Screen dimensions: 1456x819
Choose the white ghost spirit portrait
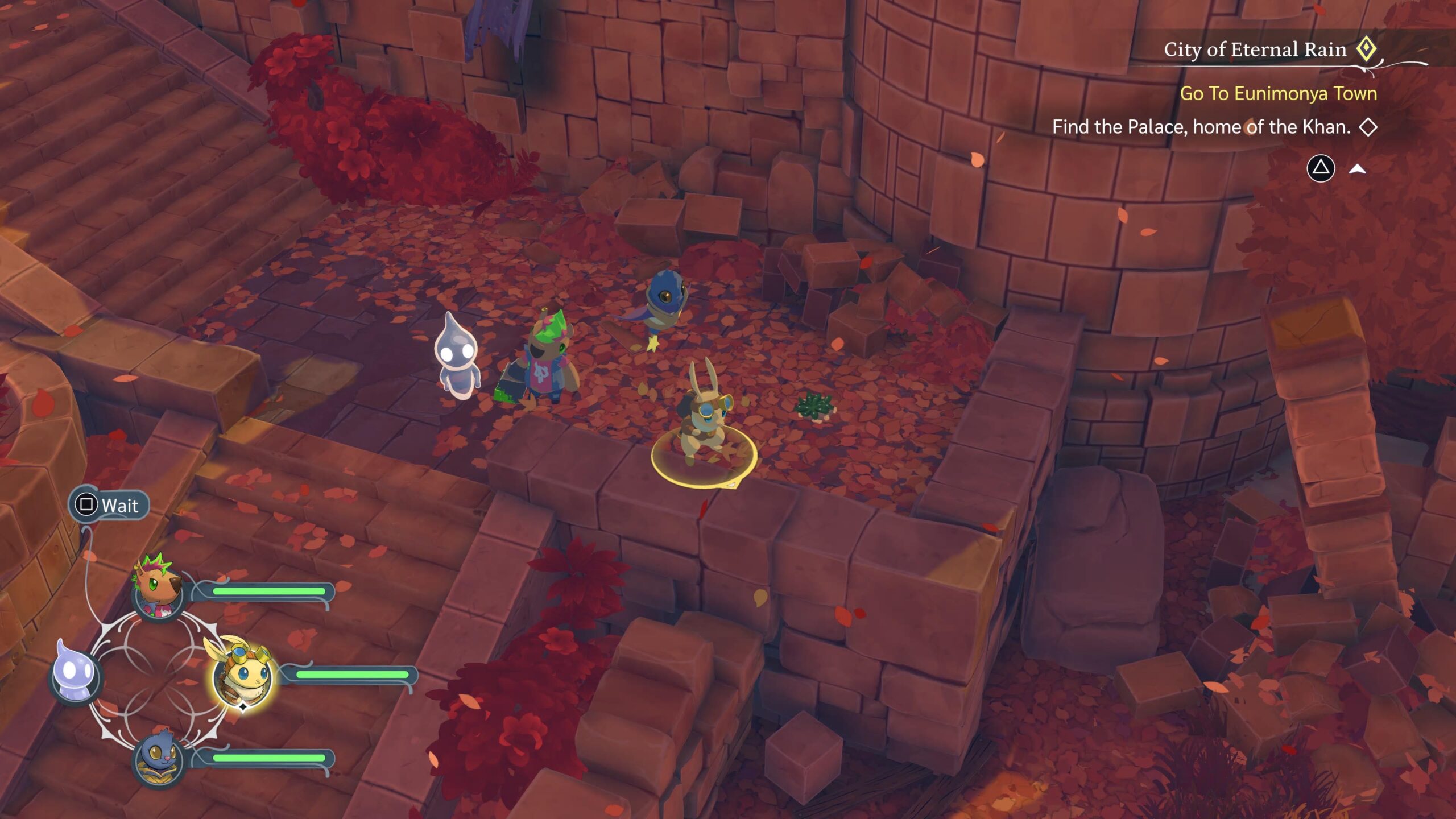[76, 675]
